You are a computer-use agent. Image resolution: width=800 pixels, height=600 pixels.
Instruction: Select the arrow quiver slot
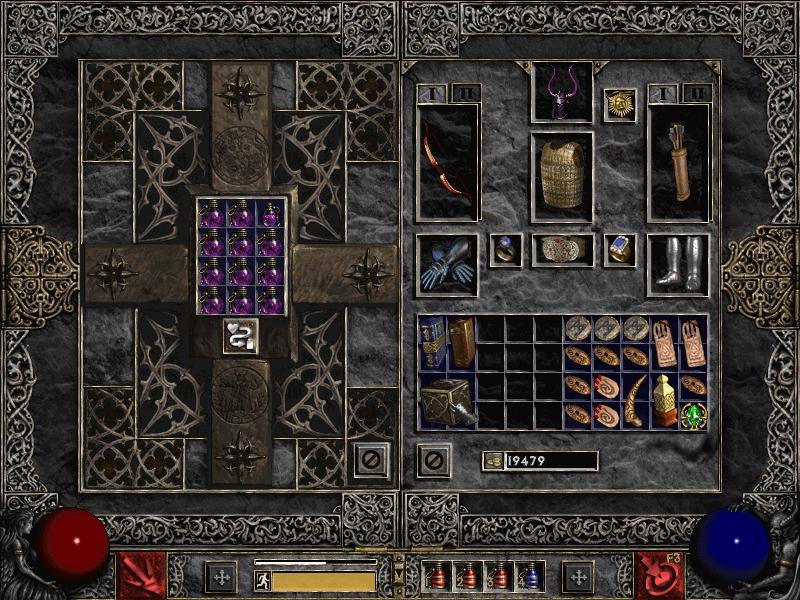pyautogui.click(x=678, y=162)
